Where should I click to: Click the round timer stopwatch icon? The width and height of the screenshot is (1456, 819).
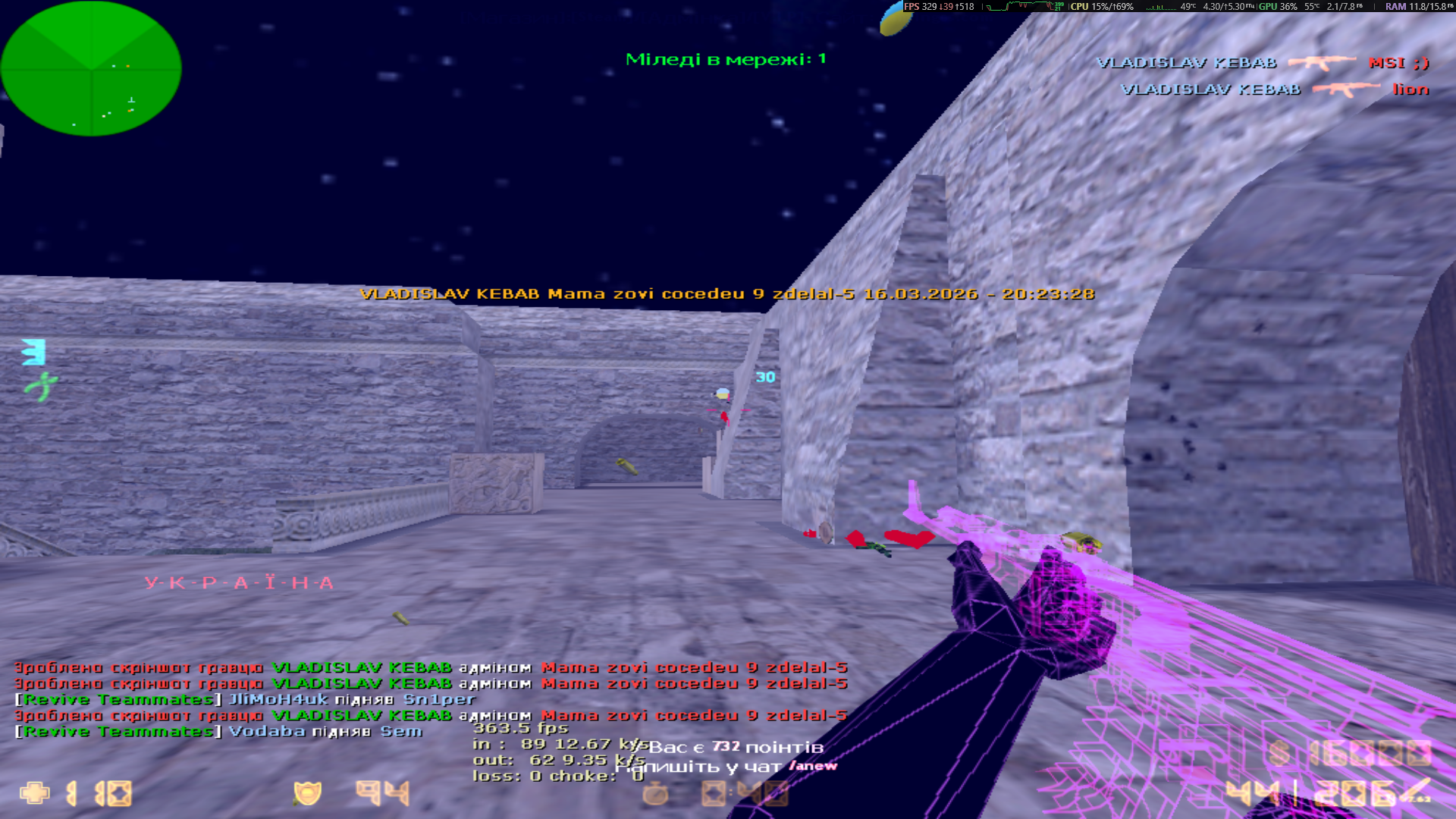pyautogui.click(x=655, y=793)
